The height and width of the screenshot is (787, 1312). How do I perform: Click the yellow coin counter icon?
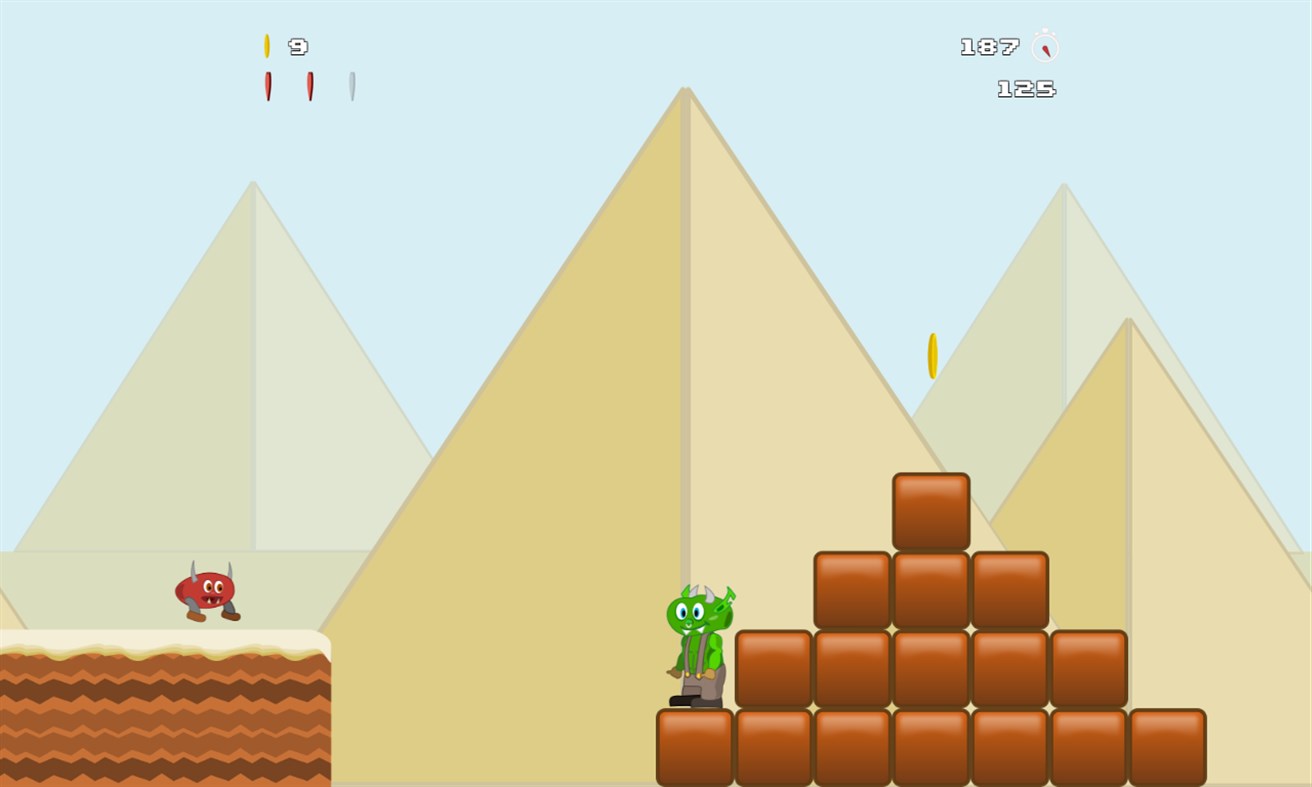266,45
